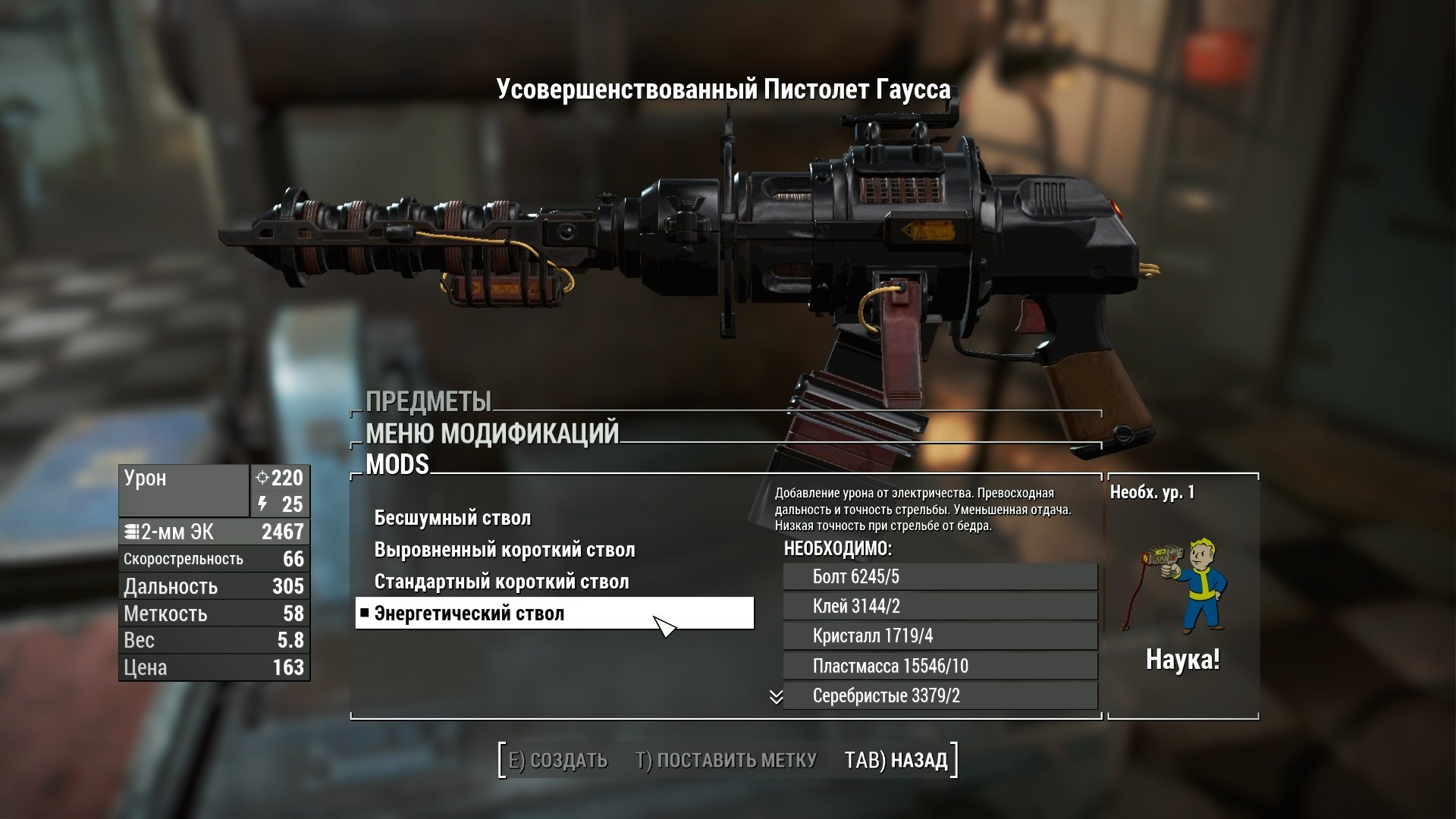Screen dimensions: 1456x819
Task: Click the Кристалл 1719/4 component row
Action: point(940,636)
